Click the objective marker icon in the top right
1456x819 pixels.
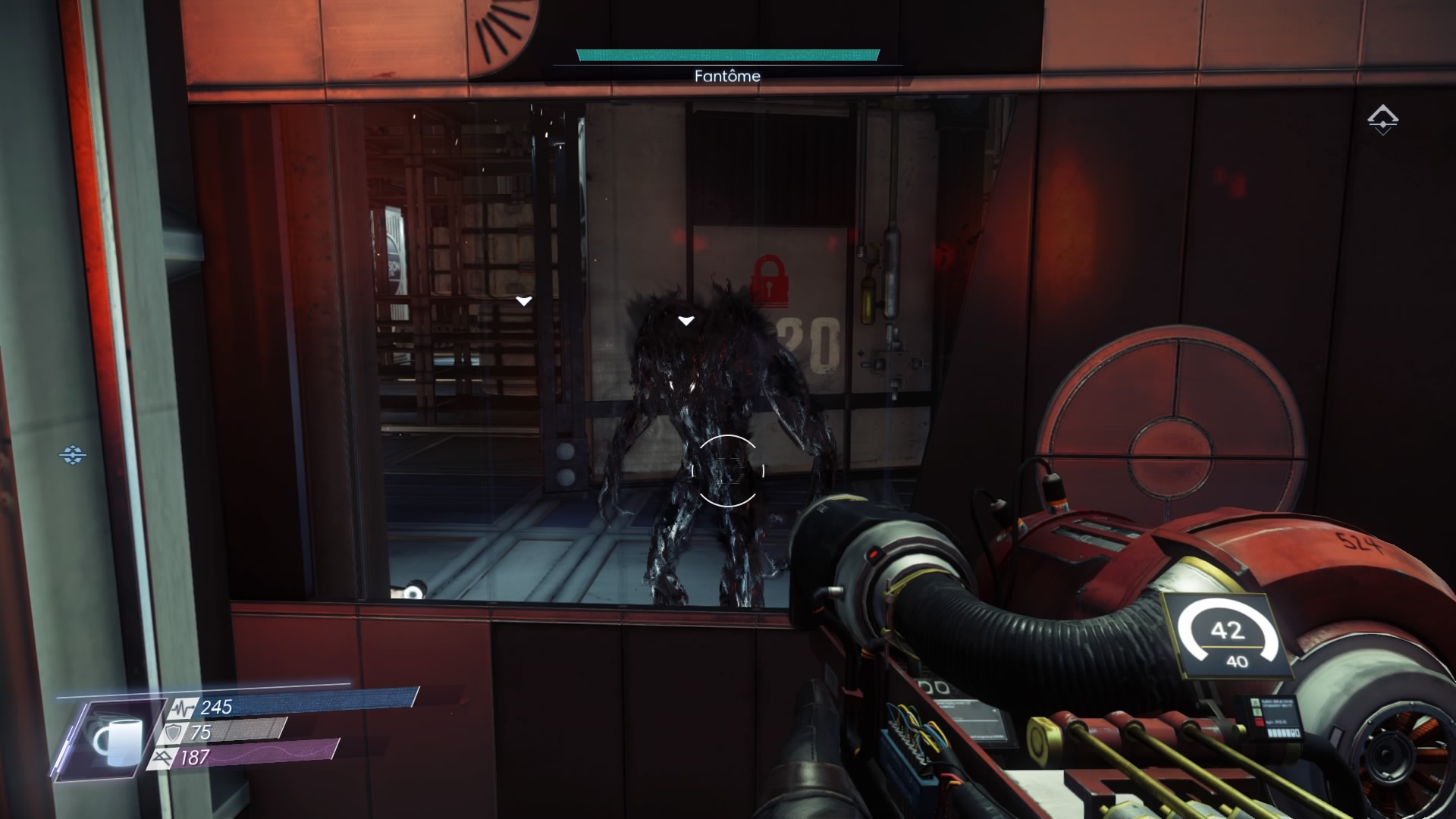pyautogui.click(x=1382, y=120)
